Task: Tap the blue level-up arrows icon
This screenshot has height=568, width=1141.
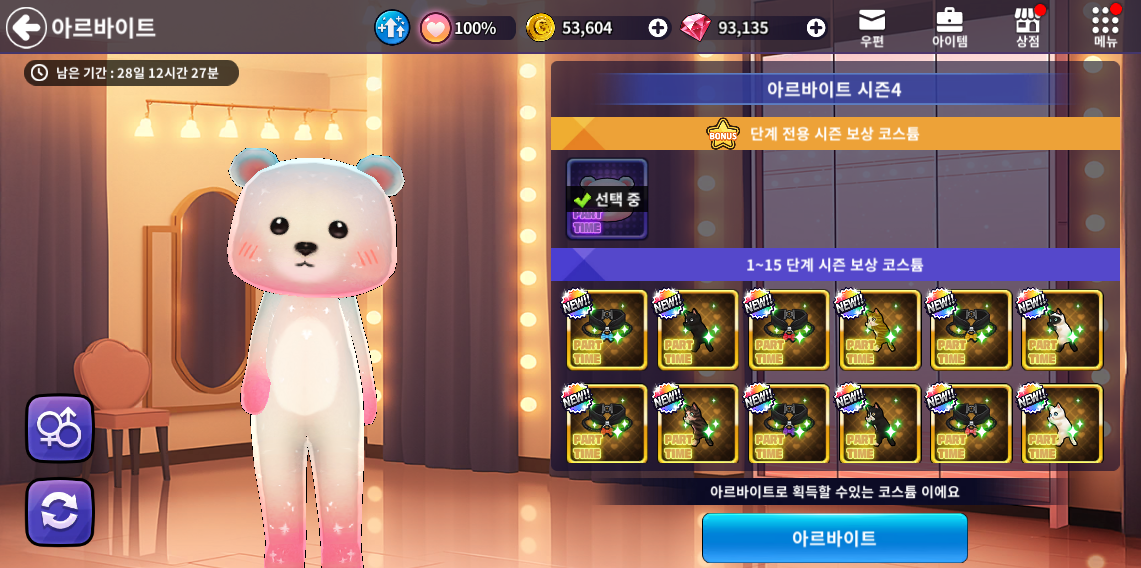Action: 392,27
